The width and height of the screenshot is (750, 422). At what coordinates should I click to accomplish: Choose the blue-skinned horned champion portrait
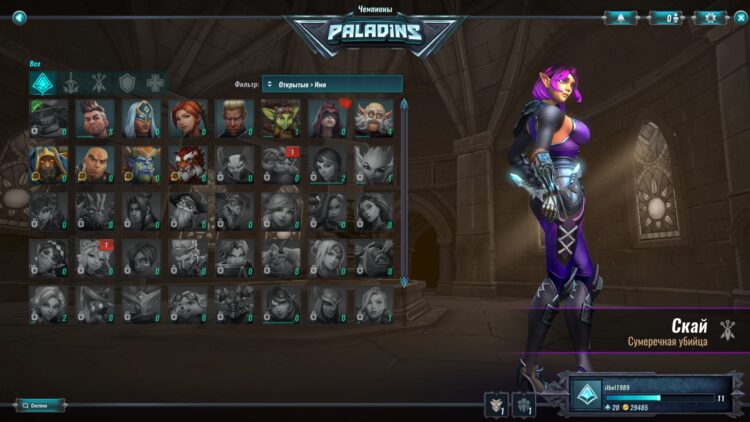coord(141,164)
